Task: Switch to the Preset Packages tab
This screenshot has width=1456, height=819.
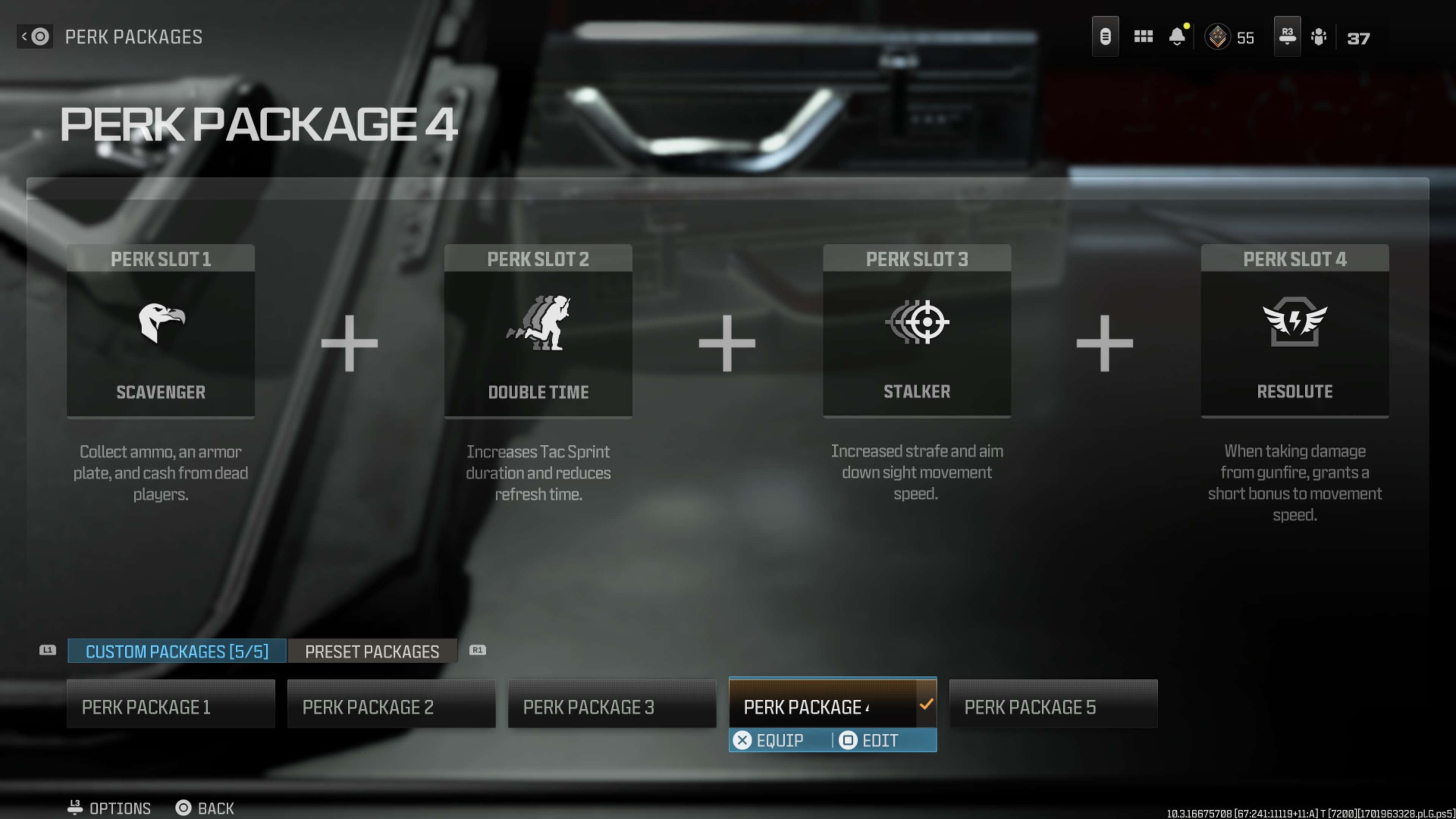Action: coord(372,651)
